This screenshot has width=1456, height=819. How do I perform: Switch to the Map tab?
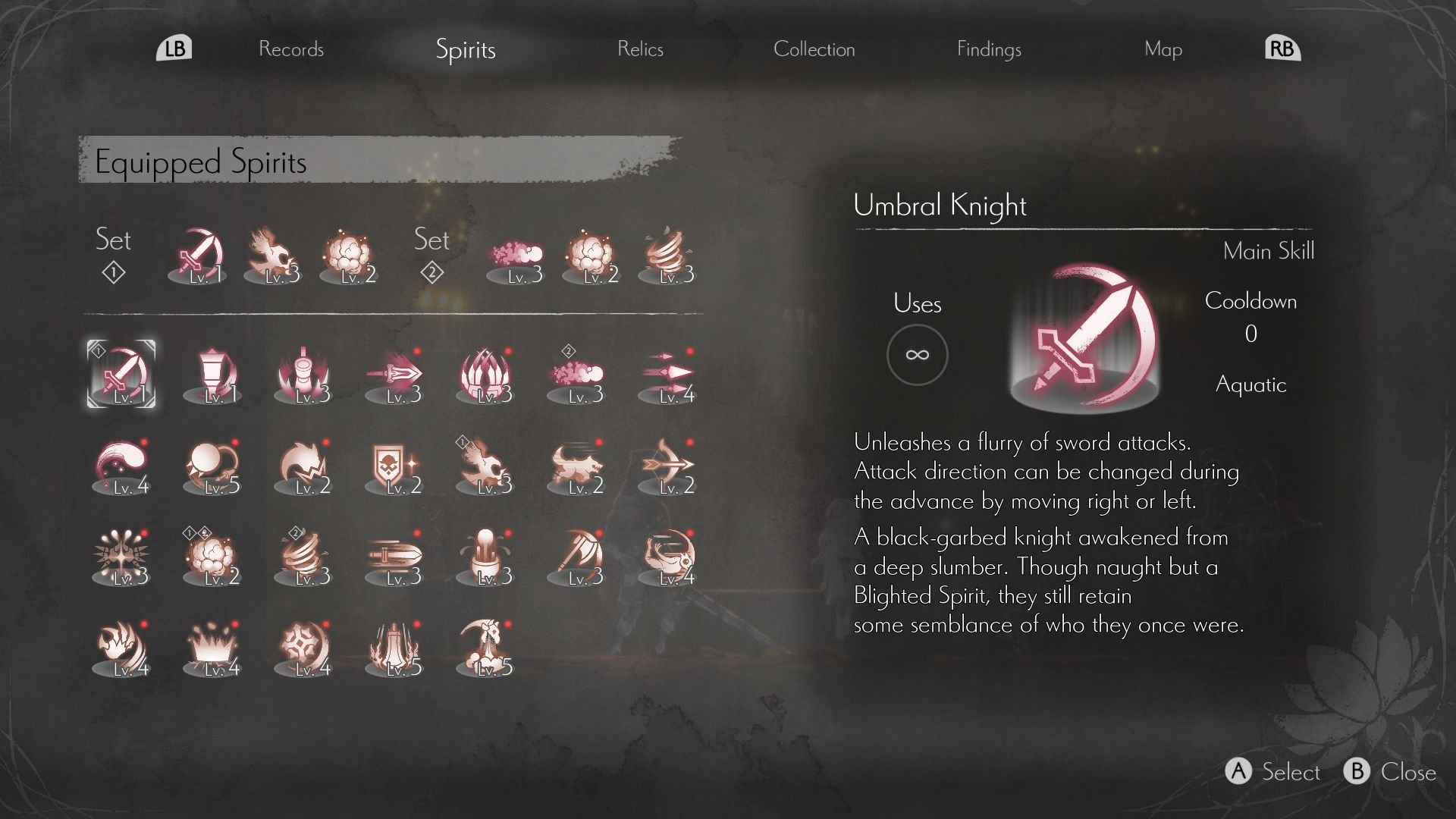(1163, 49)
